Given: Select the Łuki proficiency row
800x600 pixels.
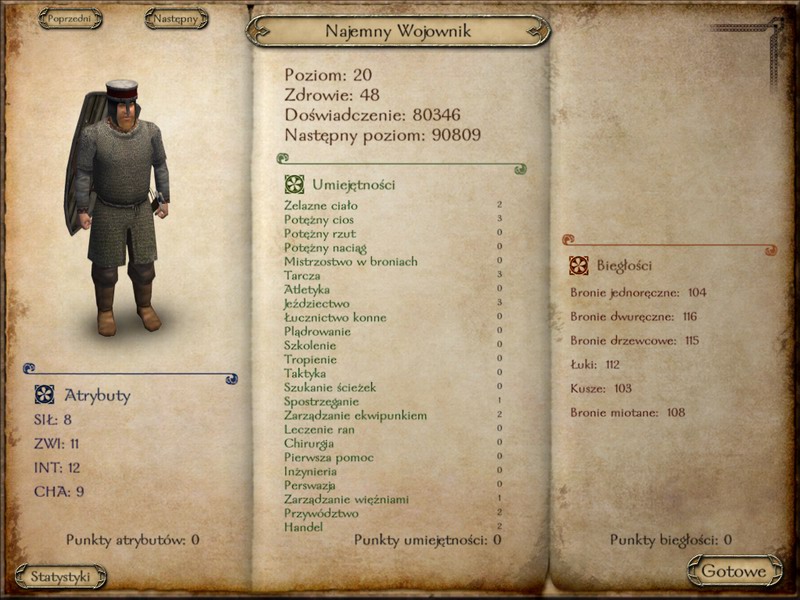Looking at the screenshot, I should 595,365.
